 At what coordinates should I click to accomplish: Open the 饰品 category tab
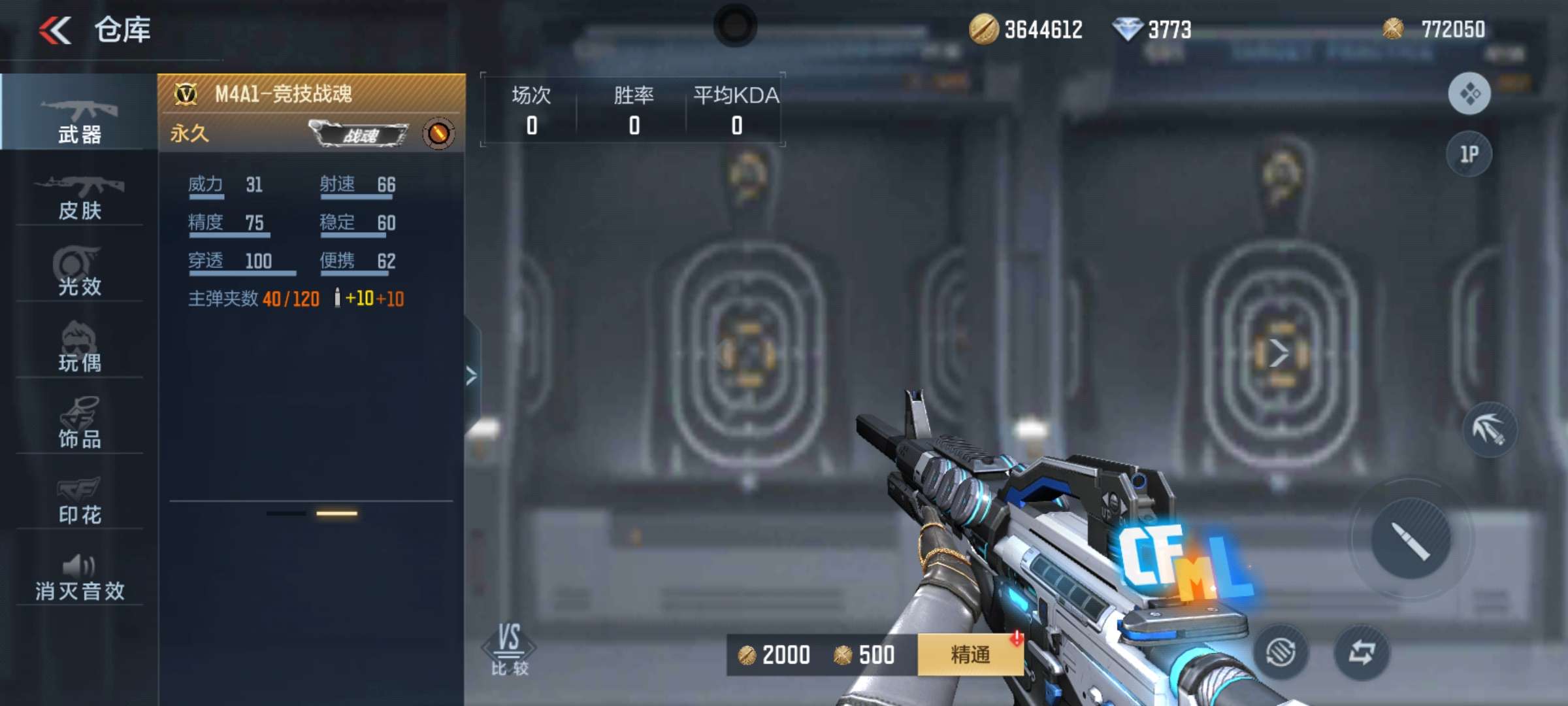coord(80,424)
